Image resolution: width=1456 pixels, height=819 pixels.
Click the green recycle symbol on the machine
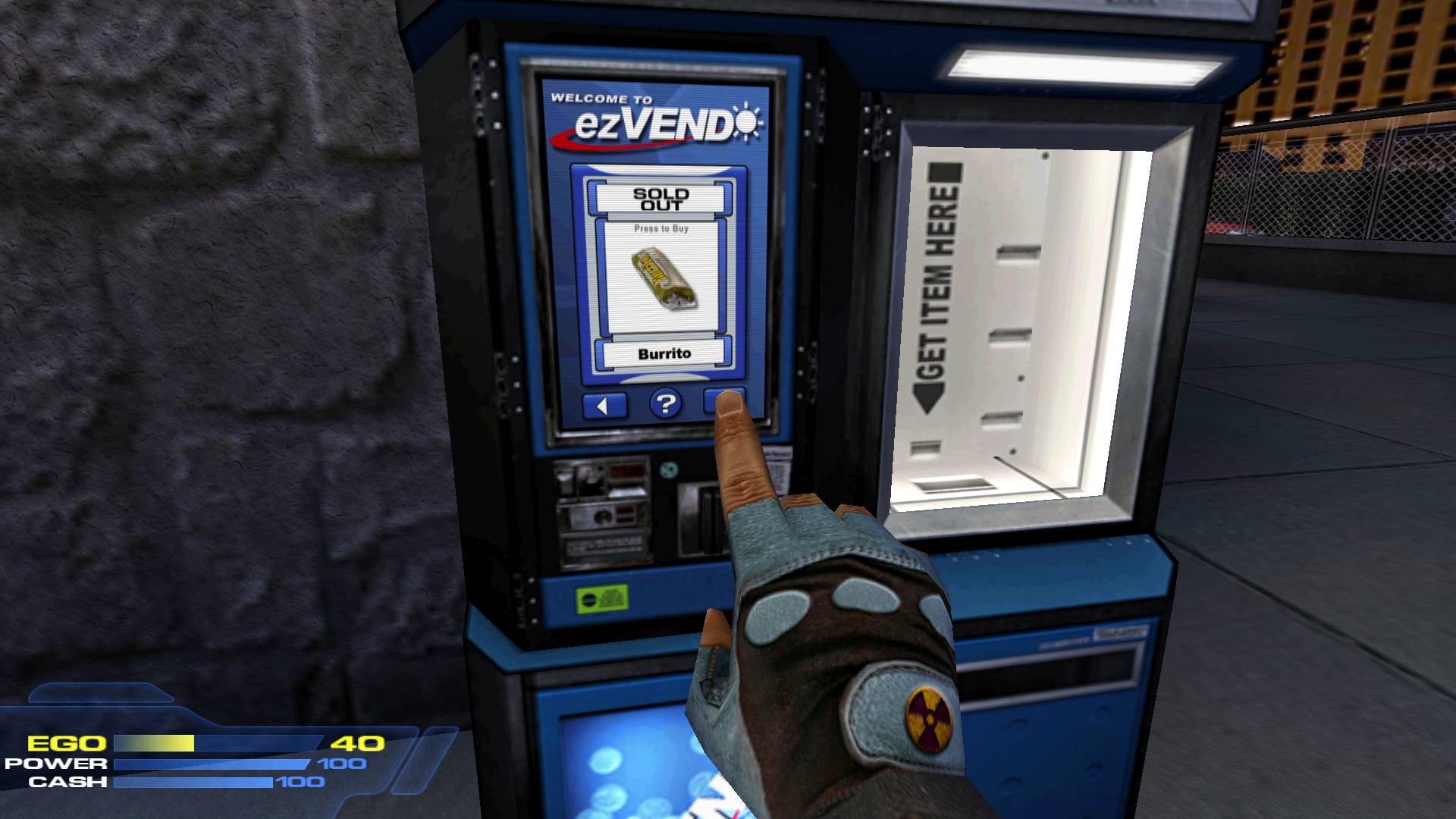(x=670, y=469)
